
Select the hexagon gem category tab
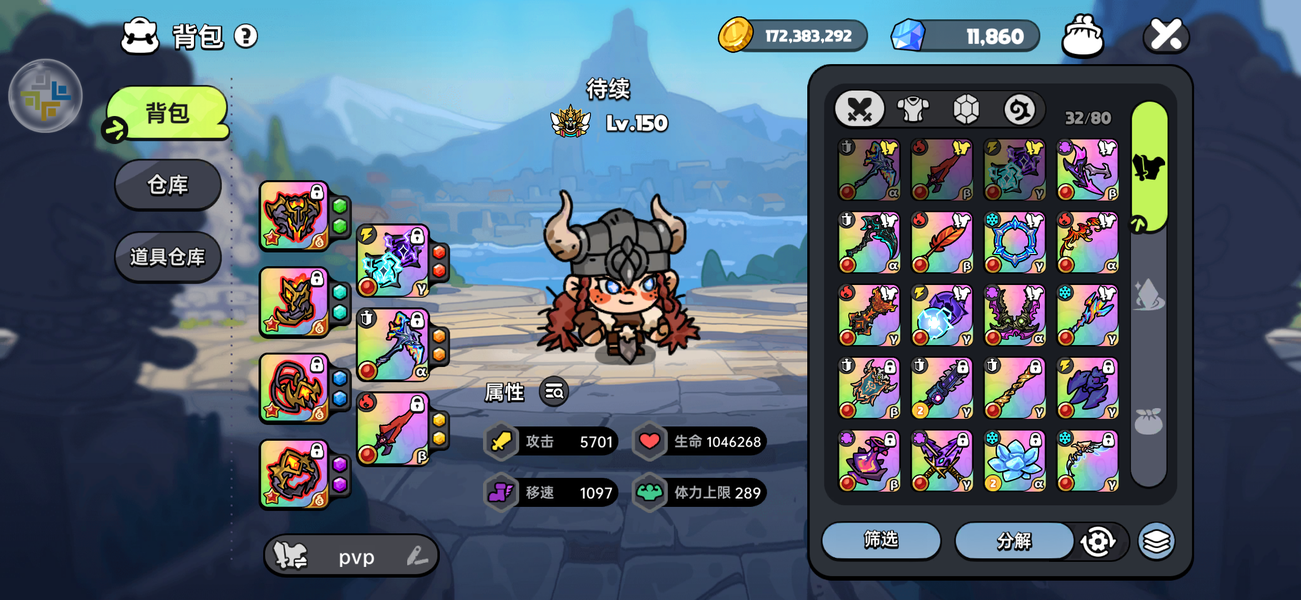coord(966,109)
